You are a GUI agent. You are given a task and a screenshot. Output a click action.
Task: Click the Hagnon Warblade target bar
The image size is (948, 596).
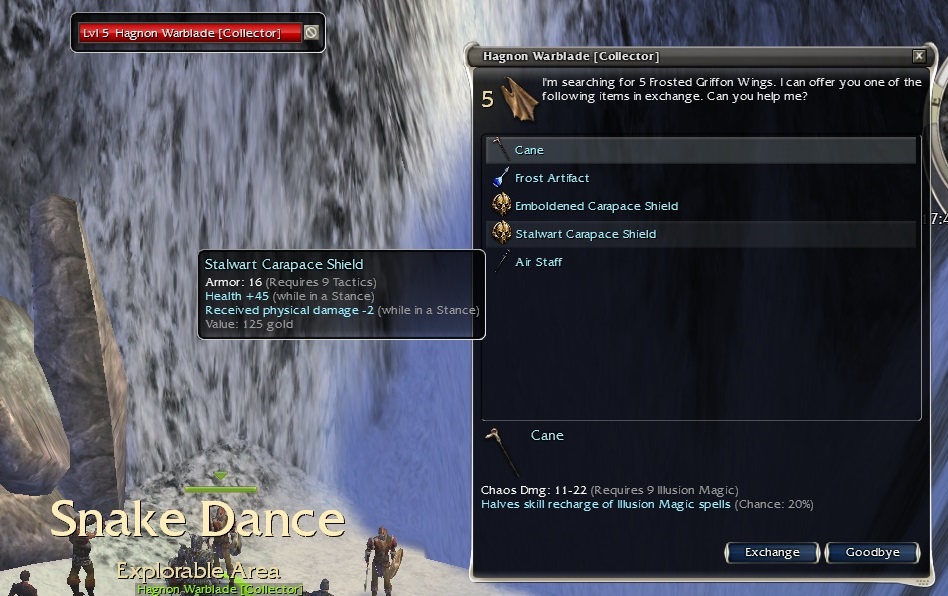click(190, 33)
